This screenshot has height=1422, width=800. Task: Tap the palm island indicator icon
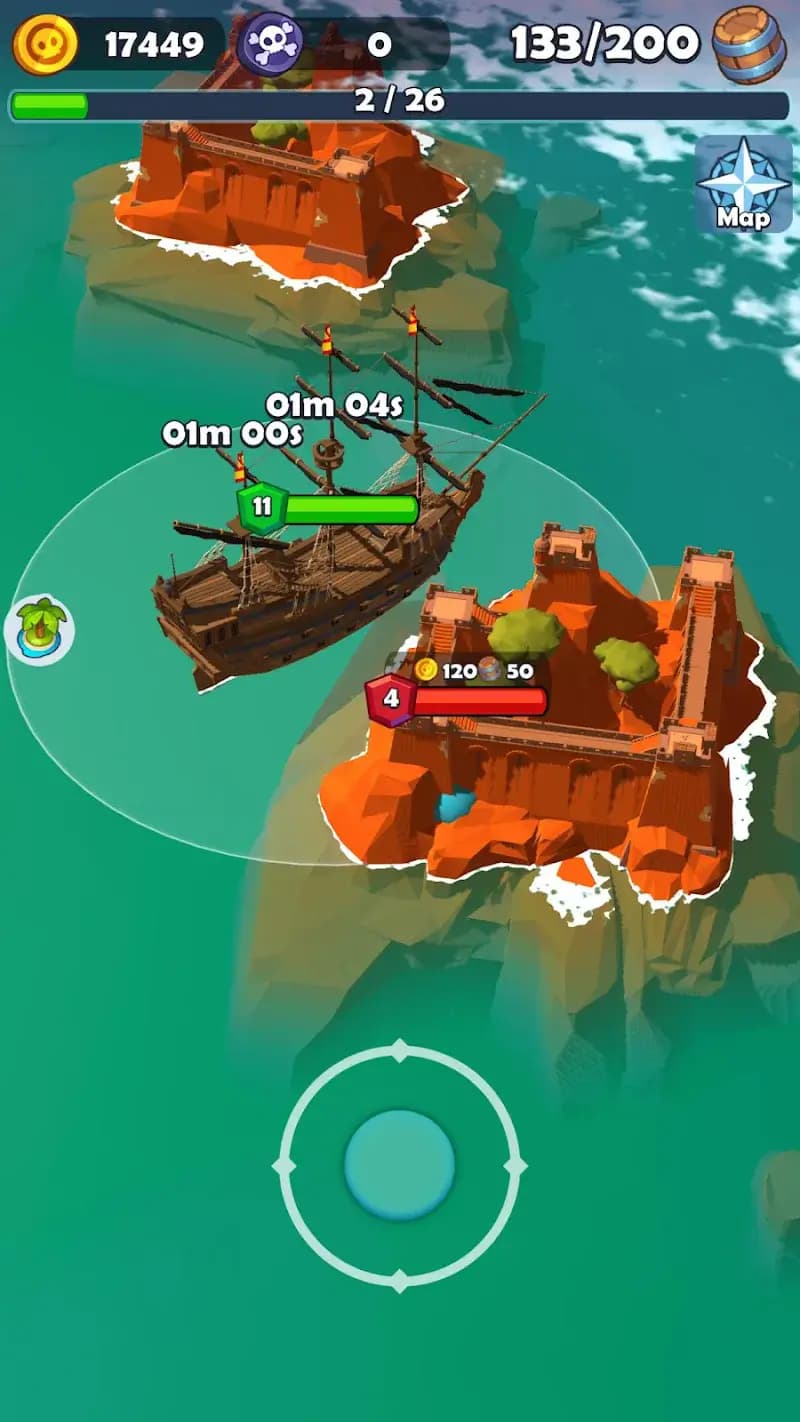coord(40,629)
